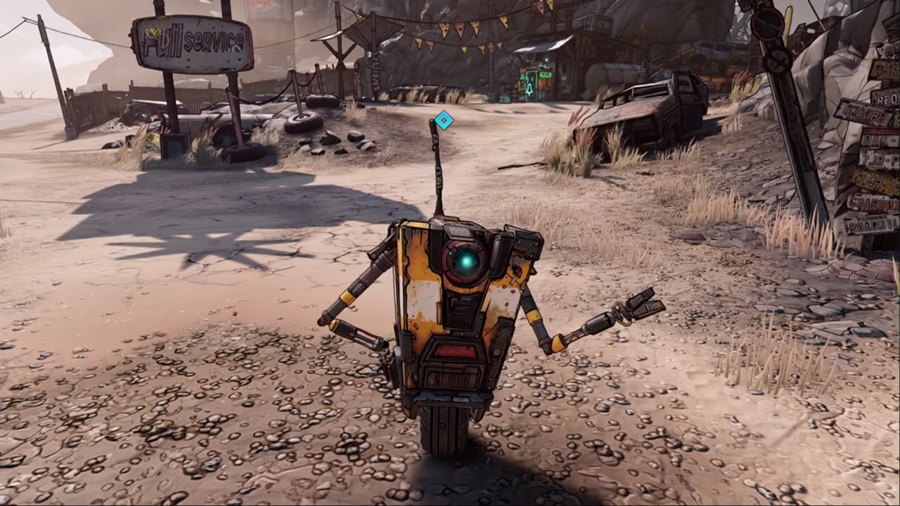
Task: Click the cyan diamond objective waypoint marker
Action: (x=444, y=121)
